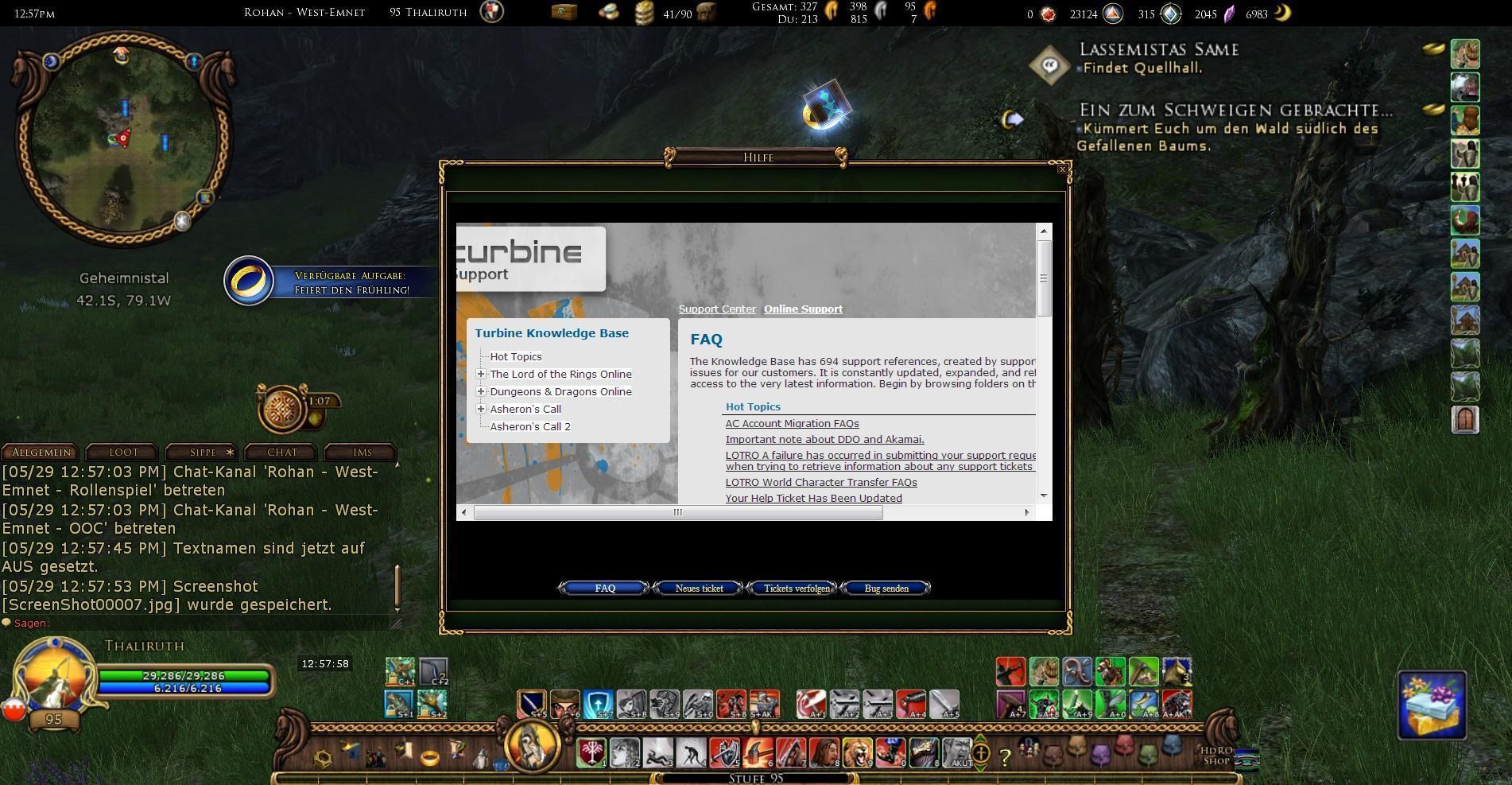Viewport: 1512px width, 785px height.
Task: Click the Feiert den Frühling quest ring
Action: point(249,280)
